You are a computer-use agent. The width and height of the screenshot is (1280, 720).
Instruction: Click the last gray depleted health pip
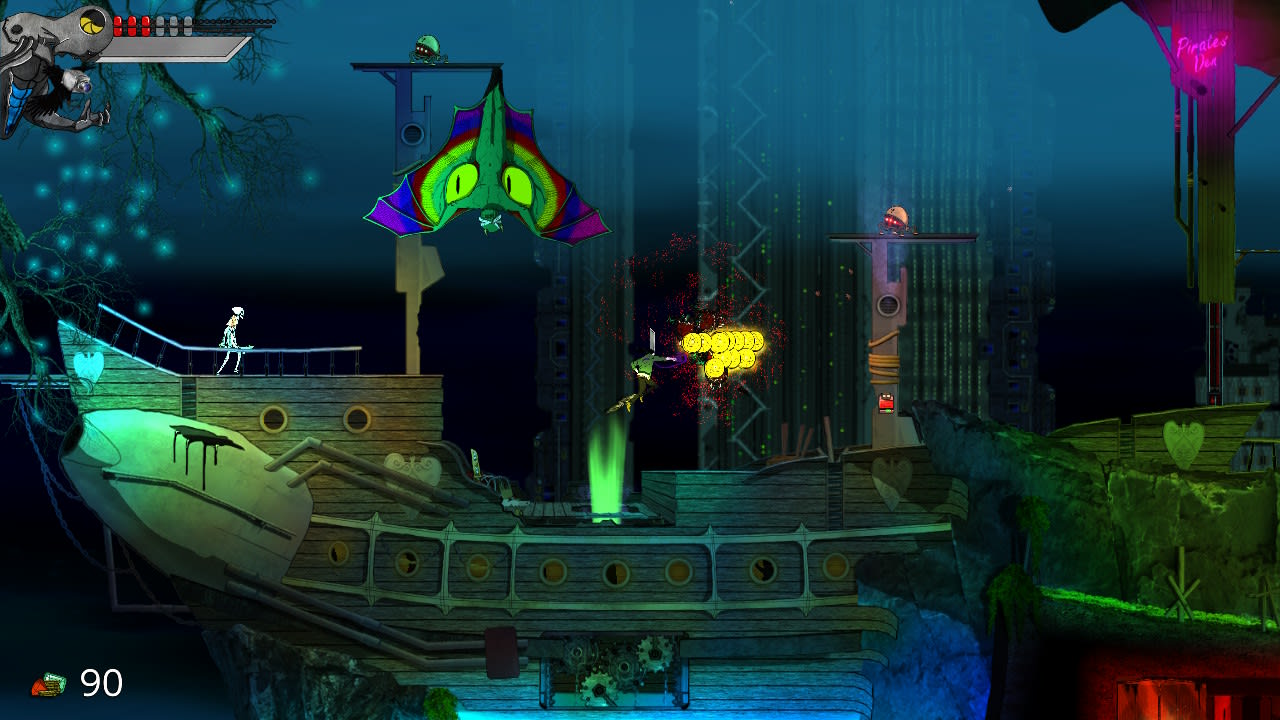188,25
